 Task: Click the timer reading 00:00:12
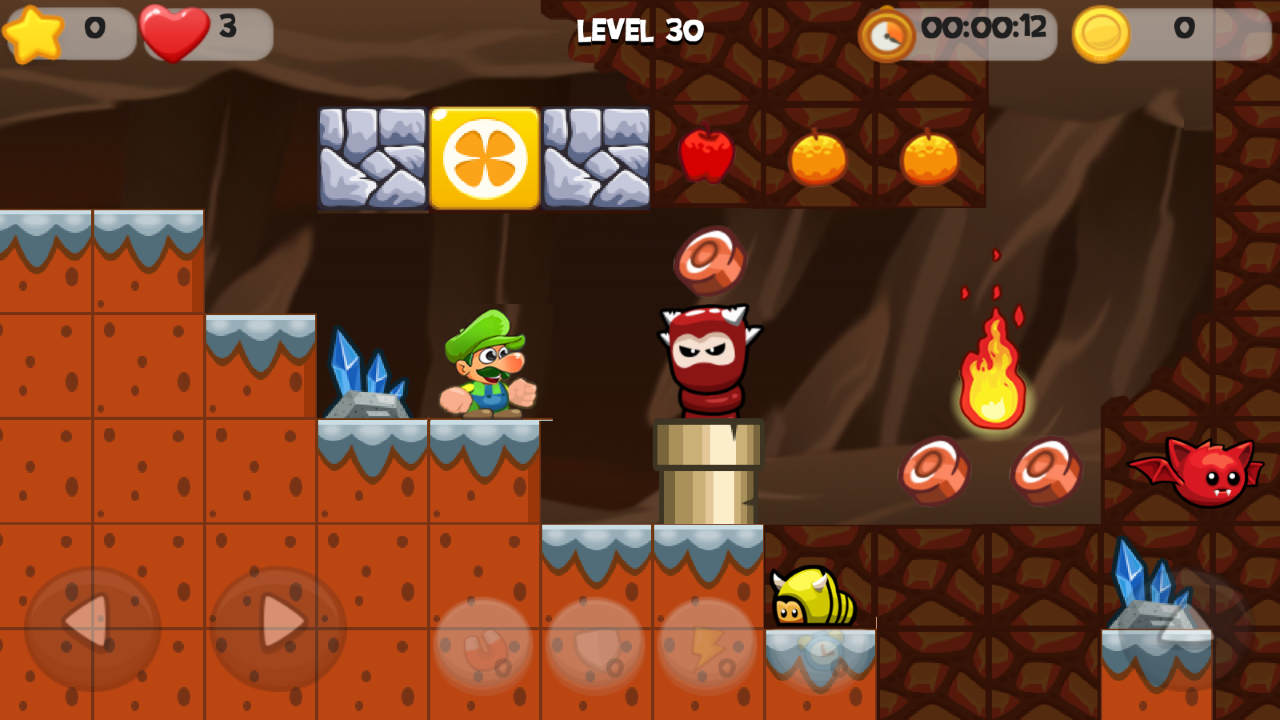pos(985,31)
